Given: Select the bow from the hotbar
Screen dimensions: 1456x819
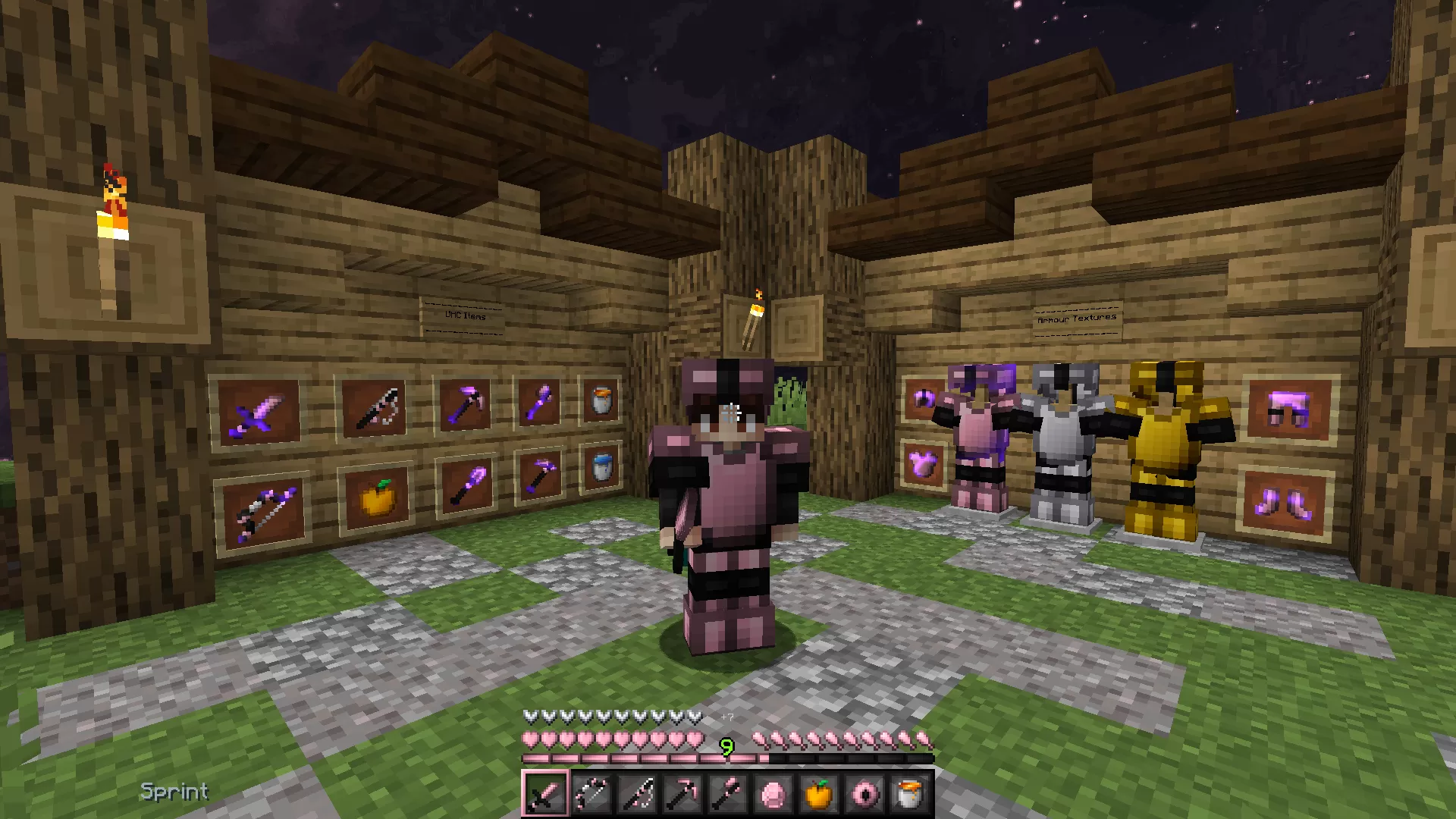Looking at the screenshot, I should point(591,792).
